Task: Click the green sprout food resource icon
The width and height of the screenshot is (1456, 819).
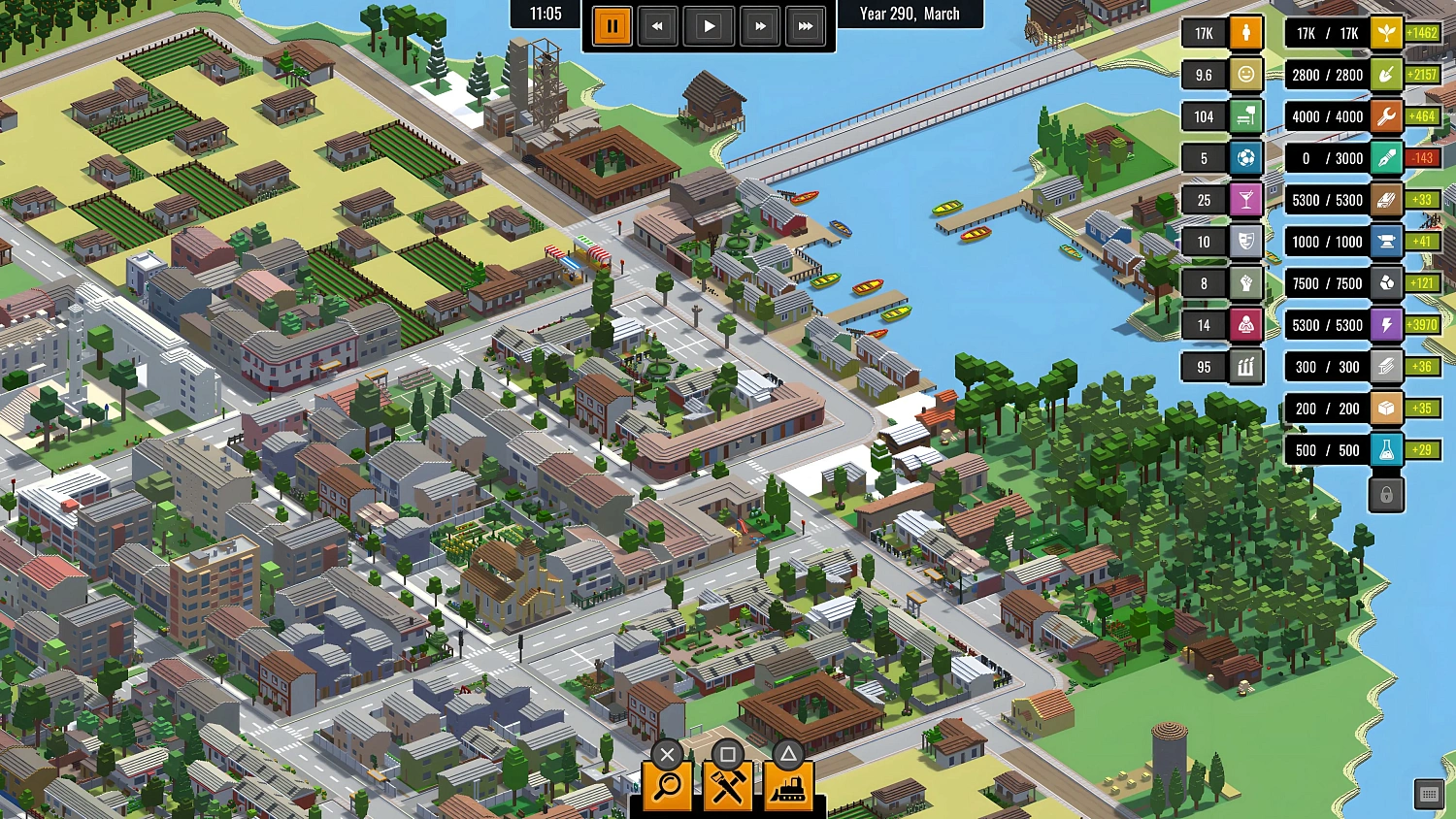Action: tap(1387, 32)
